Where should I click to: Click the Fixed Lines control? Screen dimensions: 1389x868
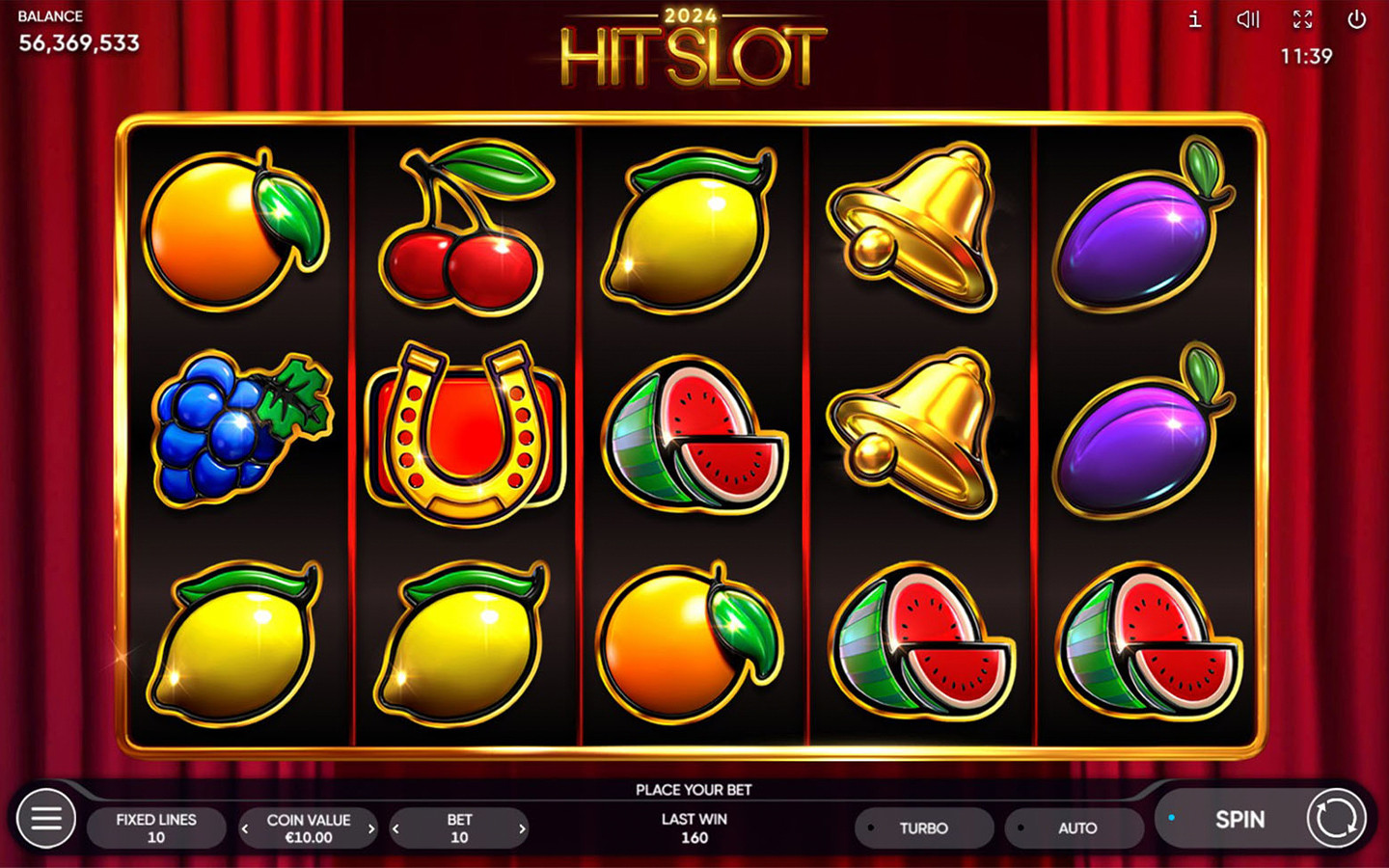156,827
